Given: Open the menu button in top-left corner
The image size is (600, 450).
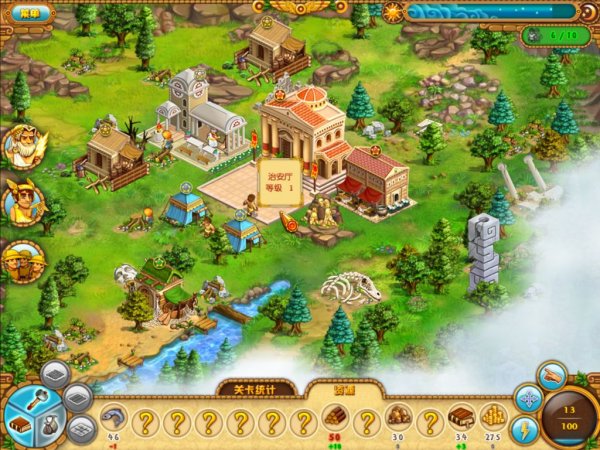Looking at the screenshot, I should [x=32, y=13].
